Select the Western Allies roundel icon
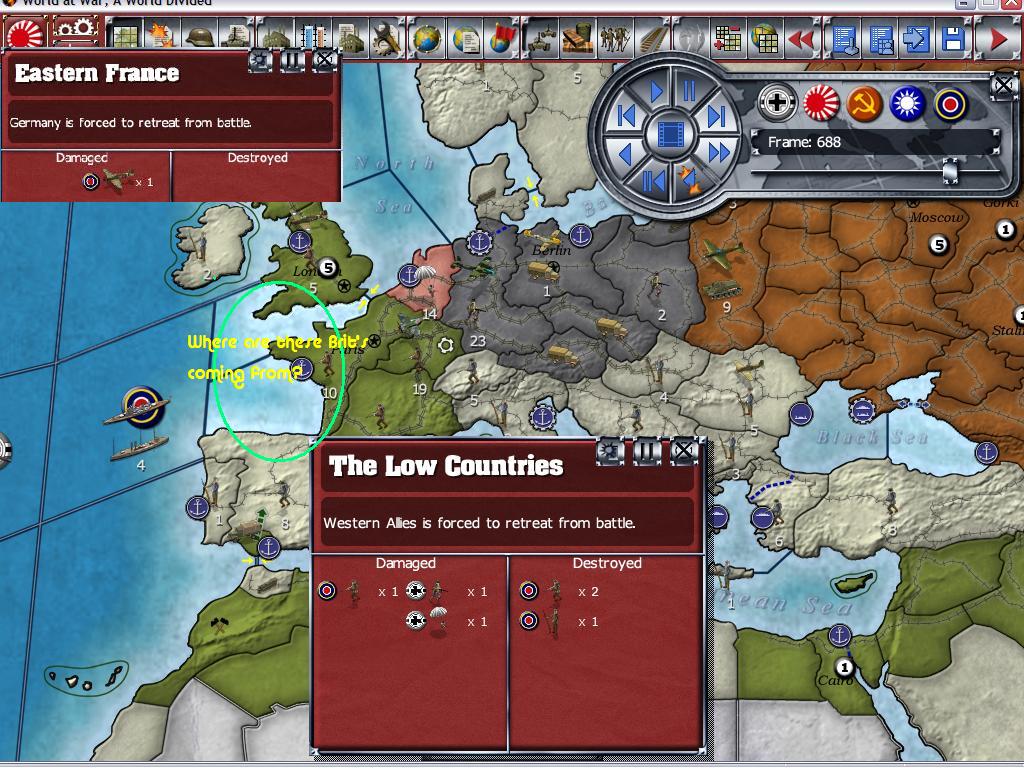 951,101
